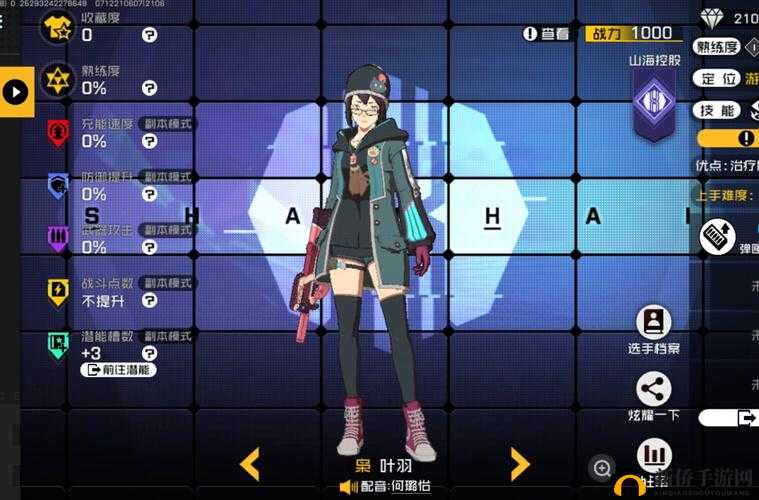This screenshot has height=500, width=759.
Task: Show help for 战斗点数 question mark
Action: tap(149, 300)
